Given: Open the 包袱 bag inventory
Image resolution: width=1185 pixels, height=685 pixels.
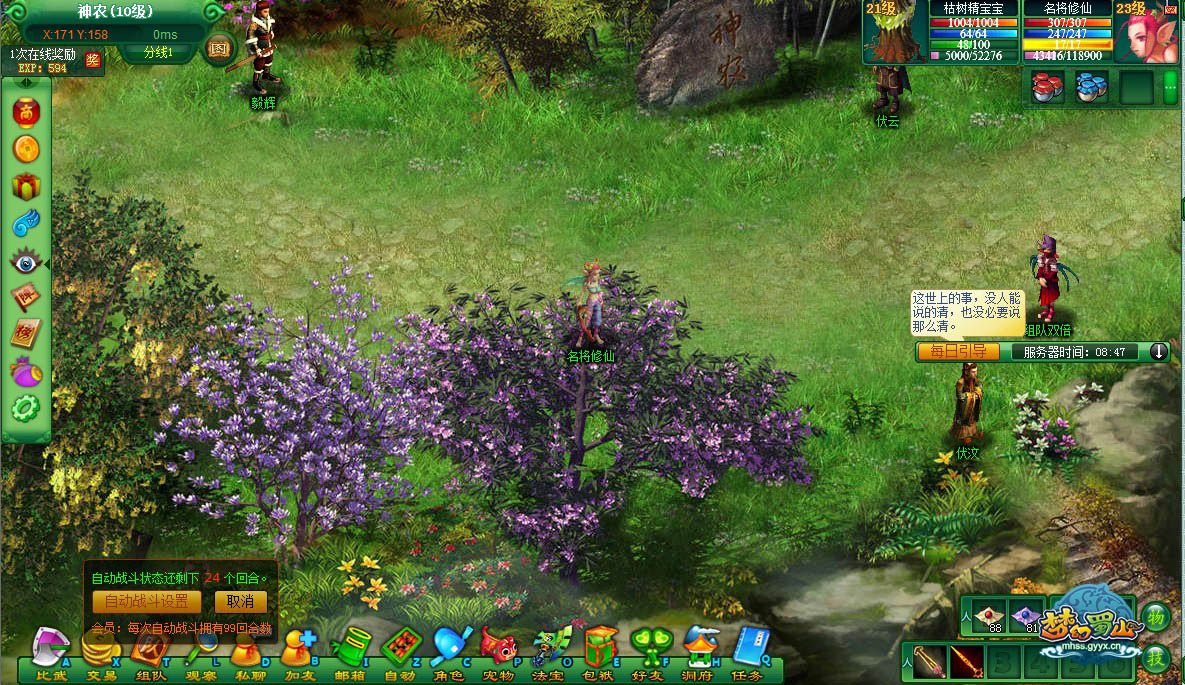Looking at the screenshot, I should pos(600,651).
